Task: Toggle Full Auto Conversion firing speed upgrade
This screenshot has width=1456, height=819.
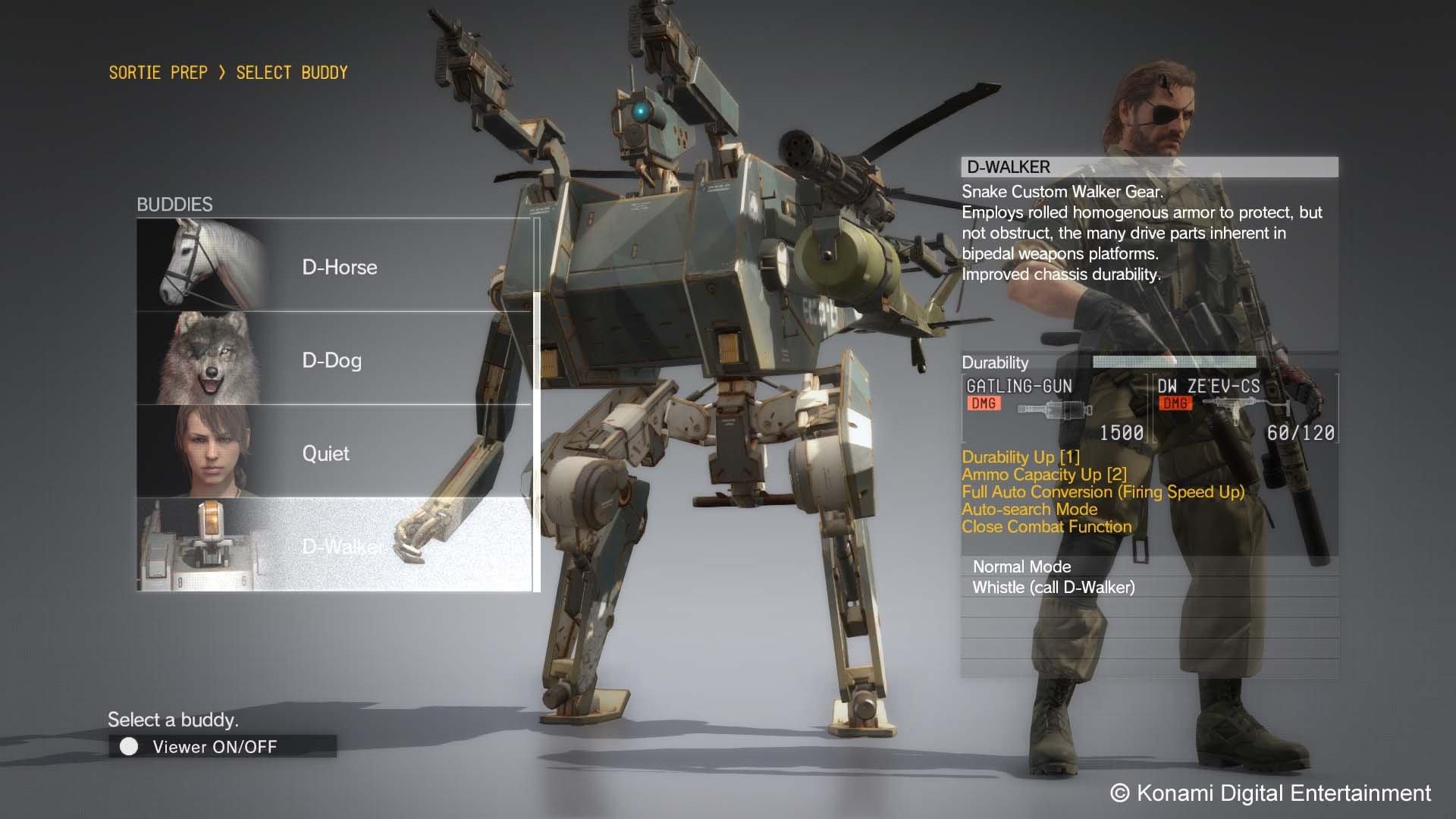Action: (1103, 491)
